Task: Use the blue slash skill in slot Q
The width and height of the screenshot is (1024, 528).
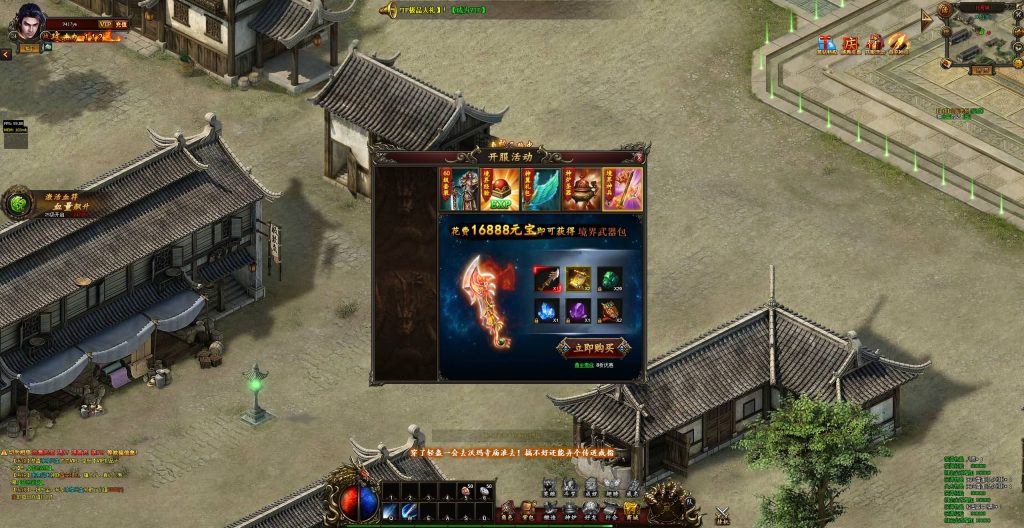Action: (x=389, y=512)
